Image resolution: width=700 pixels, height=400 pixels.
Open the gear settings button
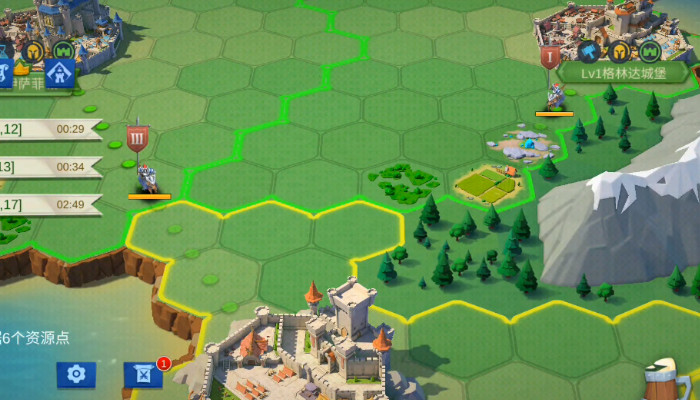pyautogui.click(x=75, y=375)
